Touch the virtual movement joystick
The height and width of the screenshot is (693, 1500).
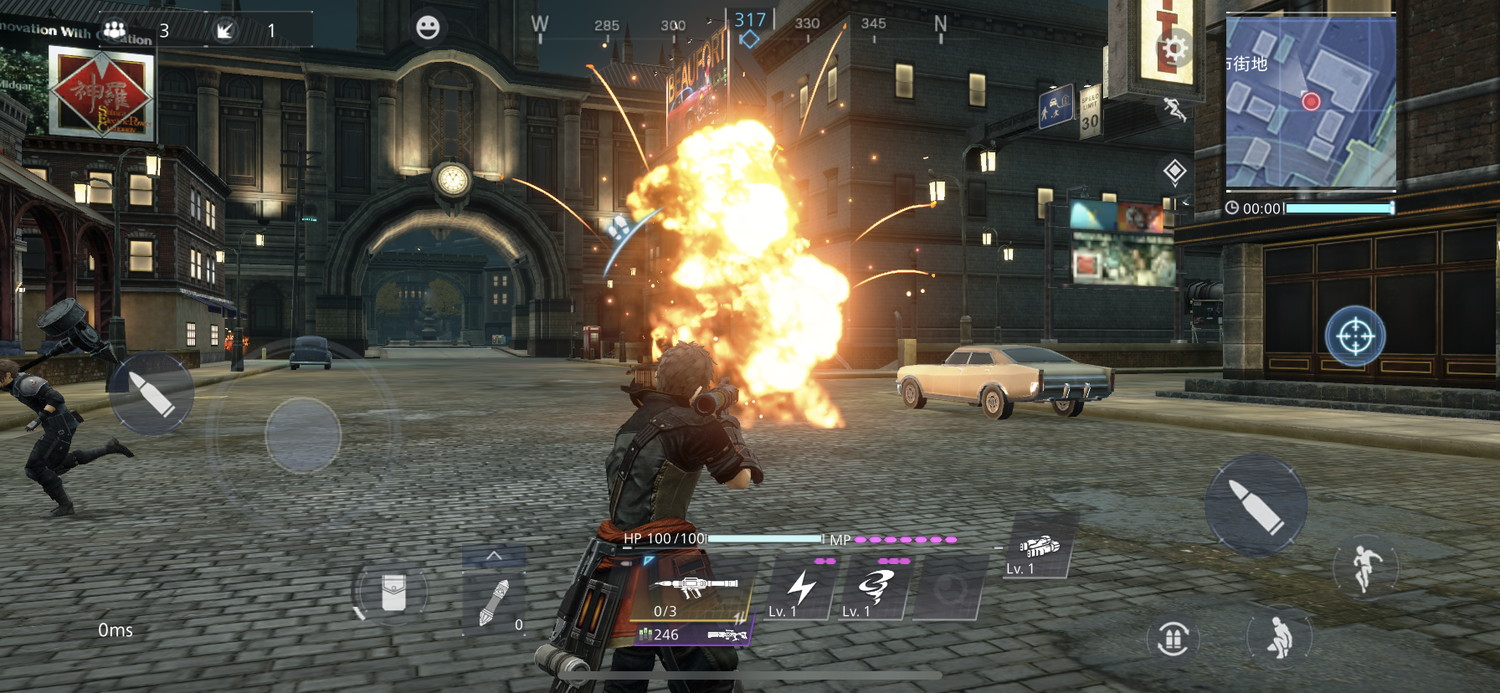pyautogui.click(x=303, y=435)
